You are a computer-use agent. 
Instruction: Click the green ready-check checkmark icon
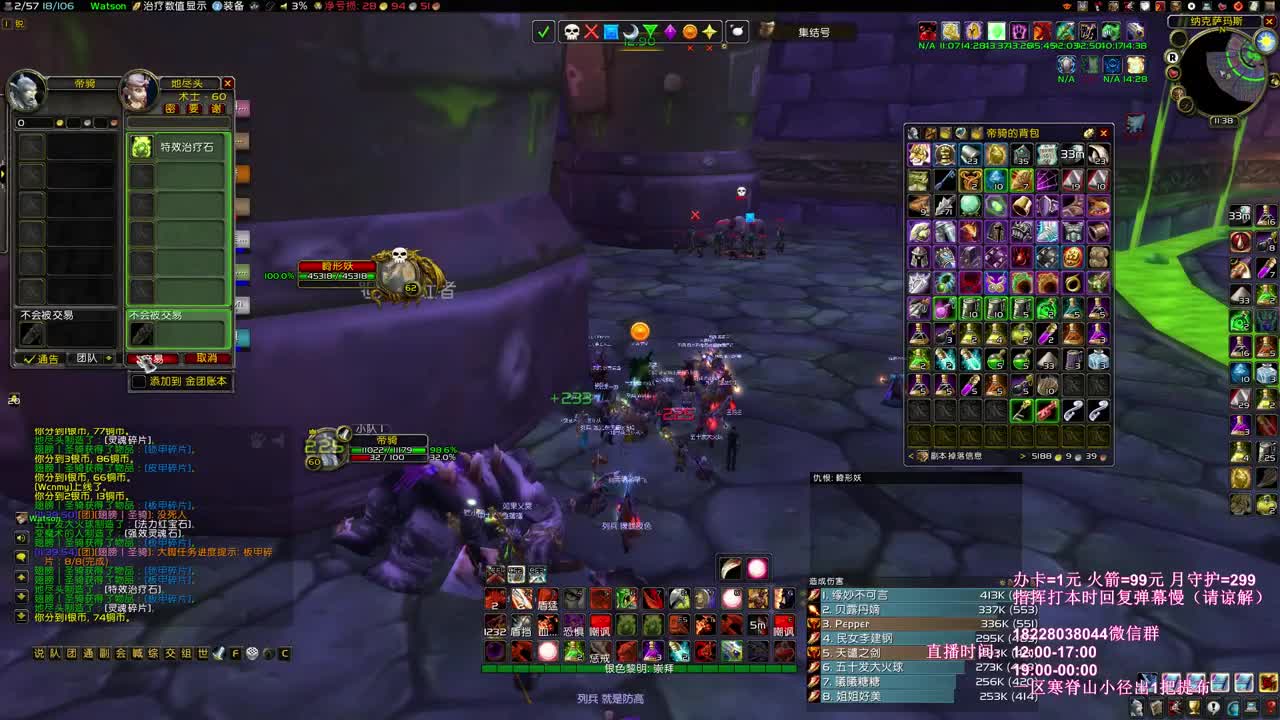point(543,33)
